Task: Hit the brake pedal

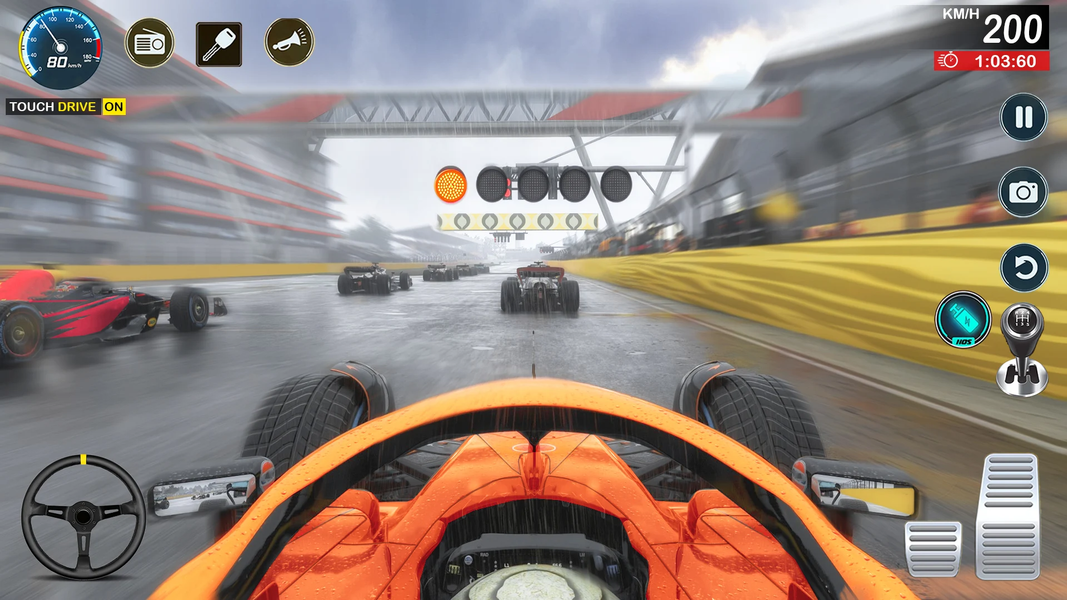Action: tap(932, 548)
